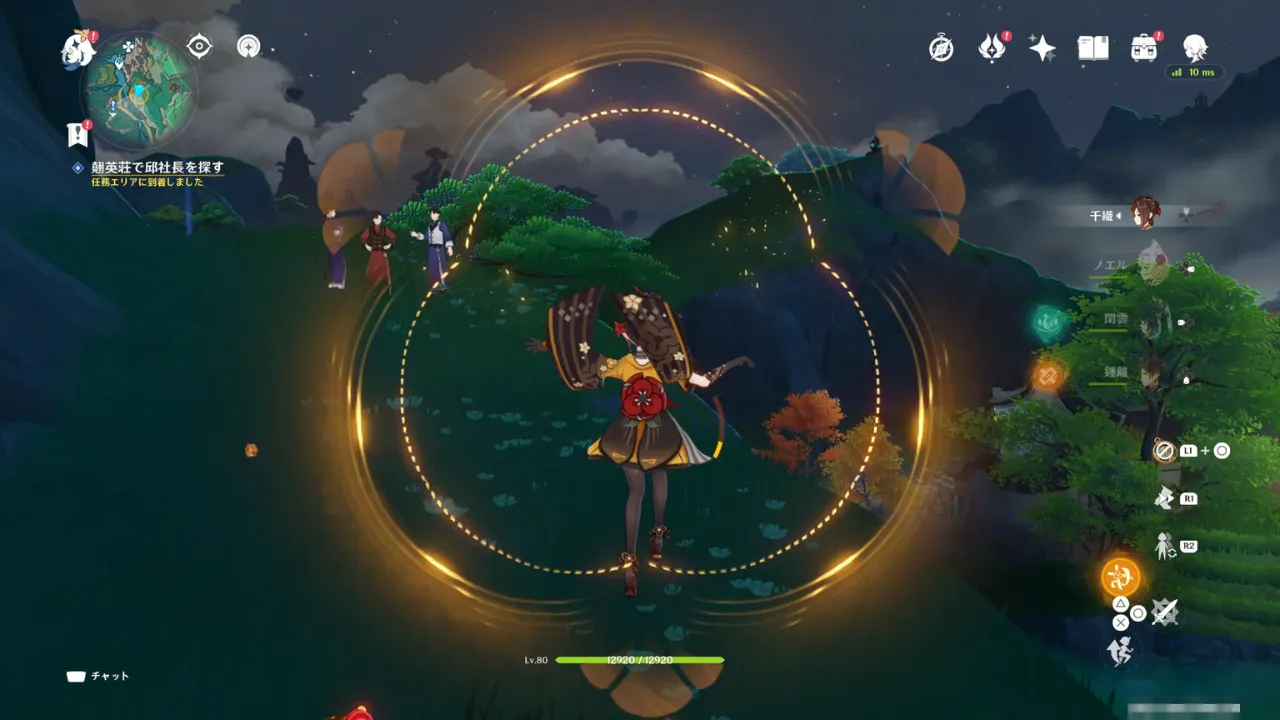Viewport: 1280px width, 720px height.
Task: Open the inventory backpack icon
Action: click(x=1144, y=48)
